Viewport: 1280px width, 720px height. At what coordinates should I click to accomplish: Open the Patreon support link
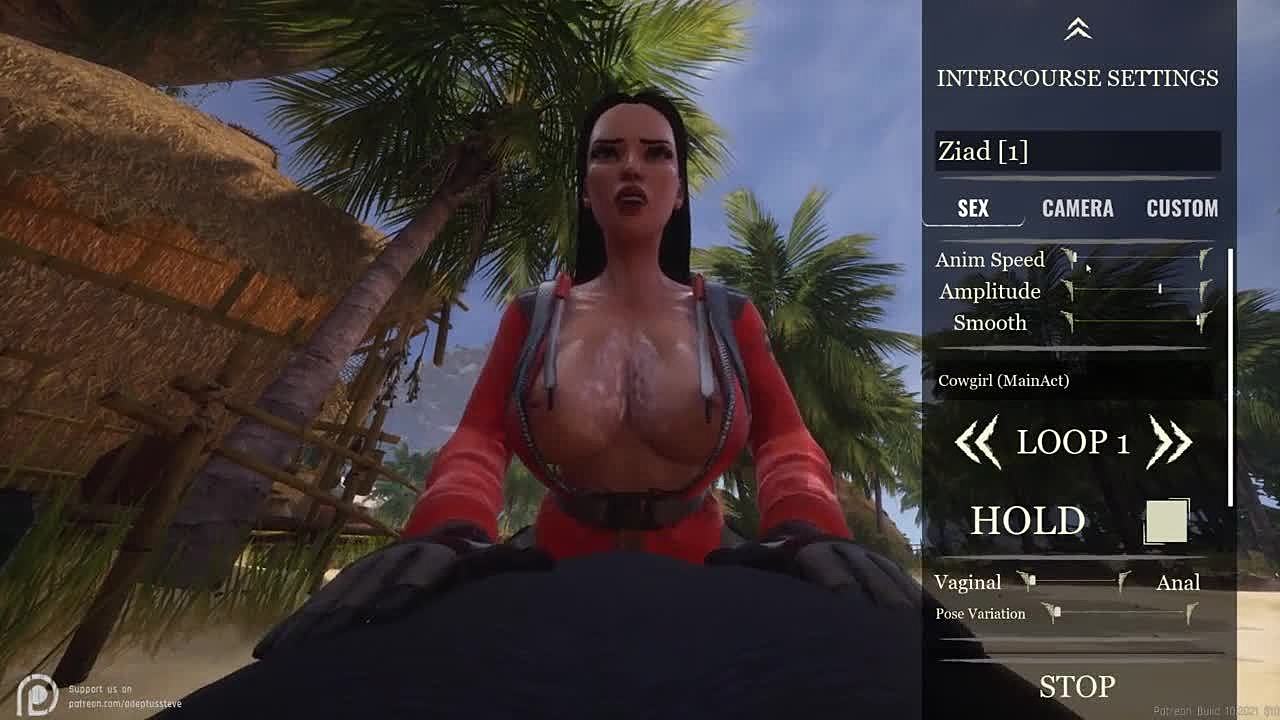click(110, 696)
